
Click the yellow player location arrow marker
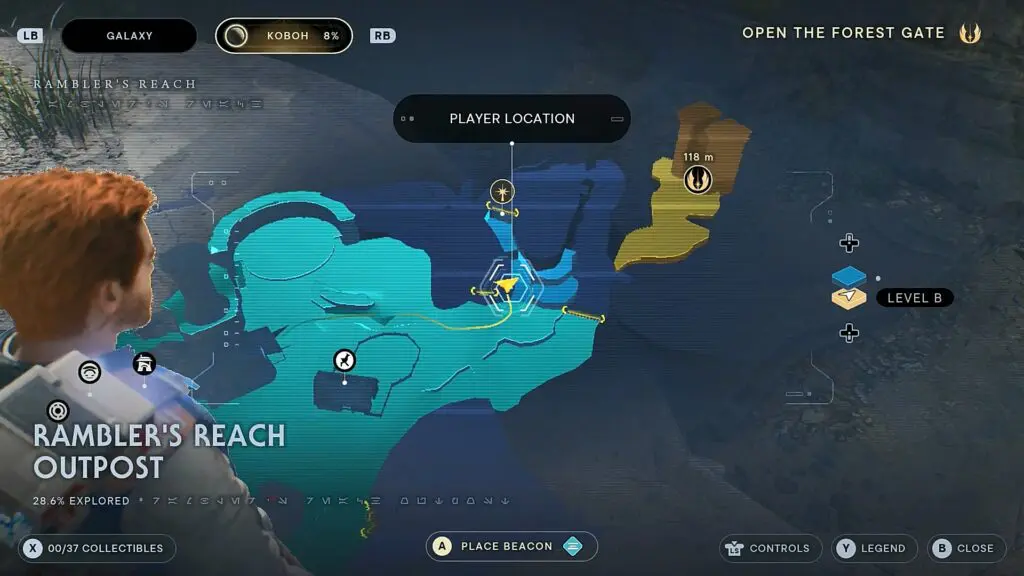tap(510, 287)
